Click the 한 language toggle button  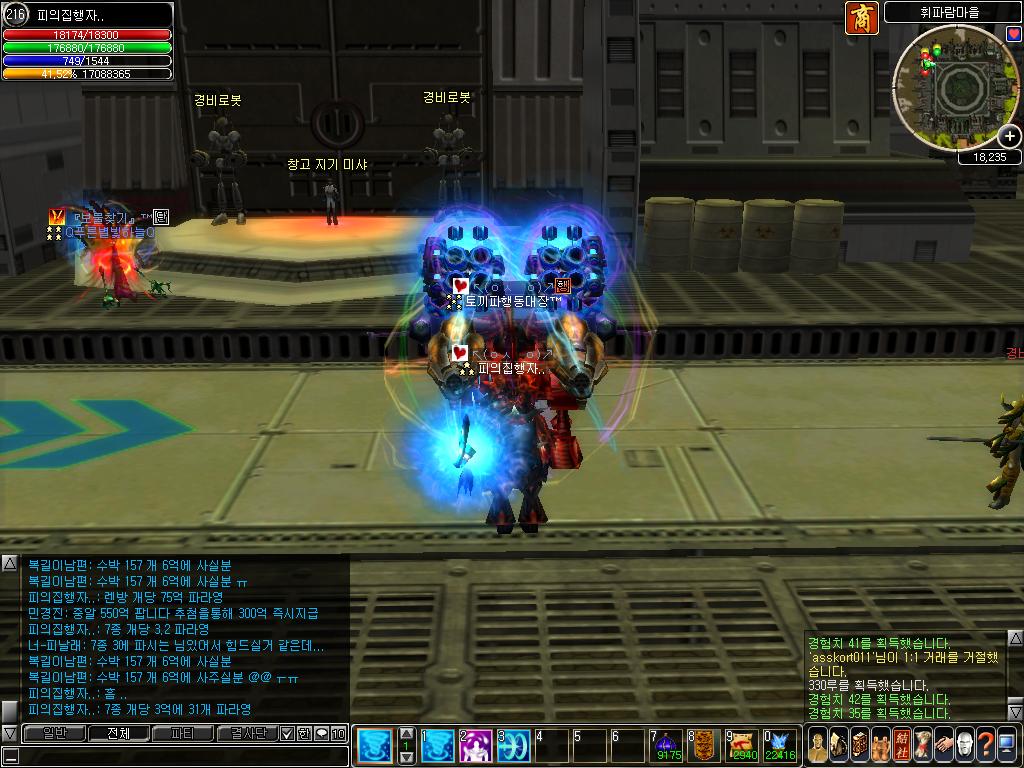click(x=304, y=733)
